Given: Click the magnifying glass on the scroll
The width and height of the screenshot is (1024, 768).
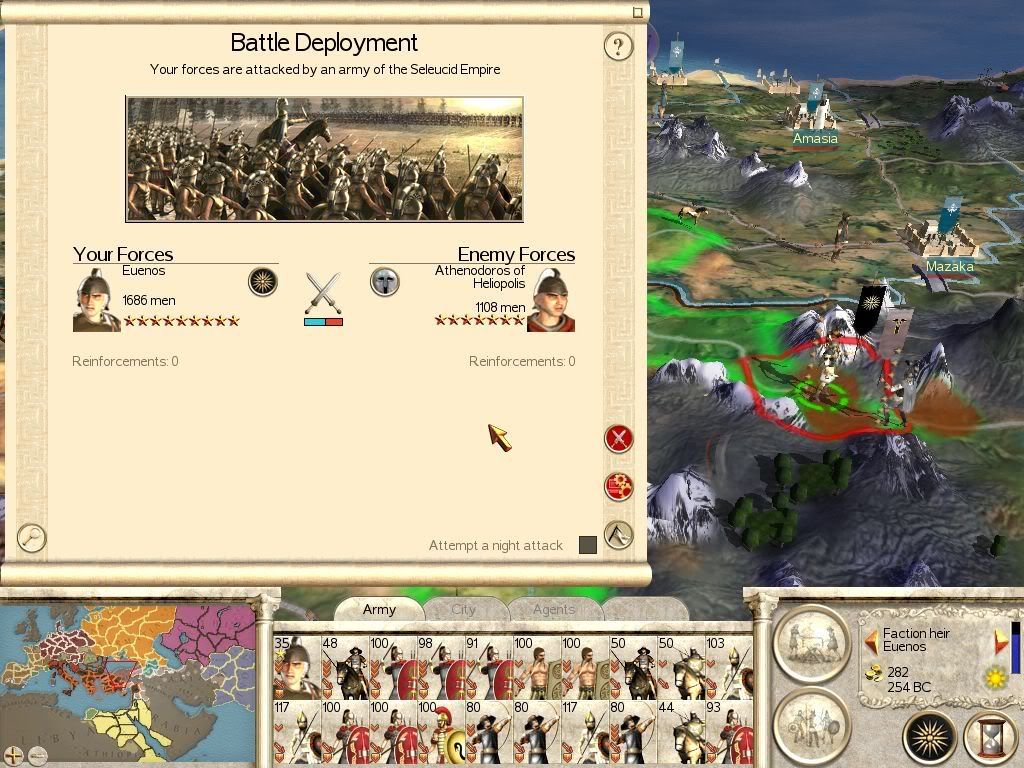Looking at the screenshot, I should 32,538.
